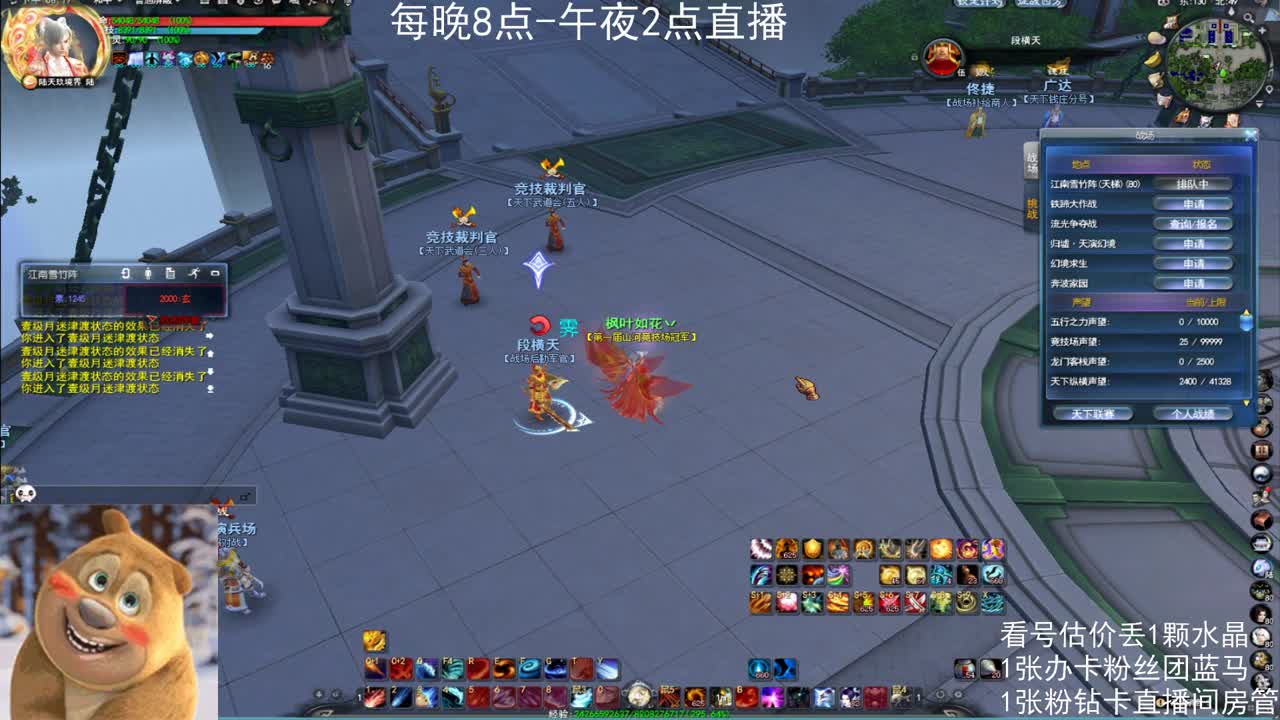The height and width of the screenshot is (720, 1280).
Task: Click the yellow down arrow below the reputation list
Action: pyautogui.click(x=1246, y=403)
